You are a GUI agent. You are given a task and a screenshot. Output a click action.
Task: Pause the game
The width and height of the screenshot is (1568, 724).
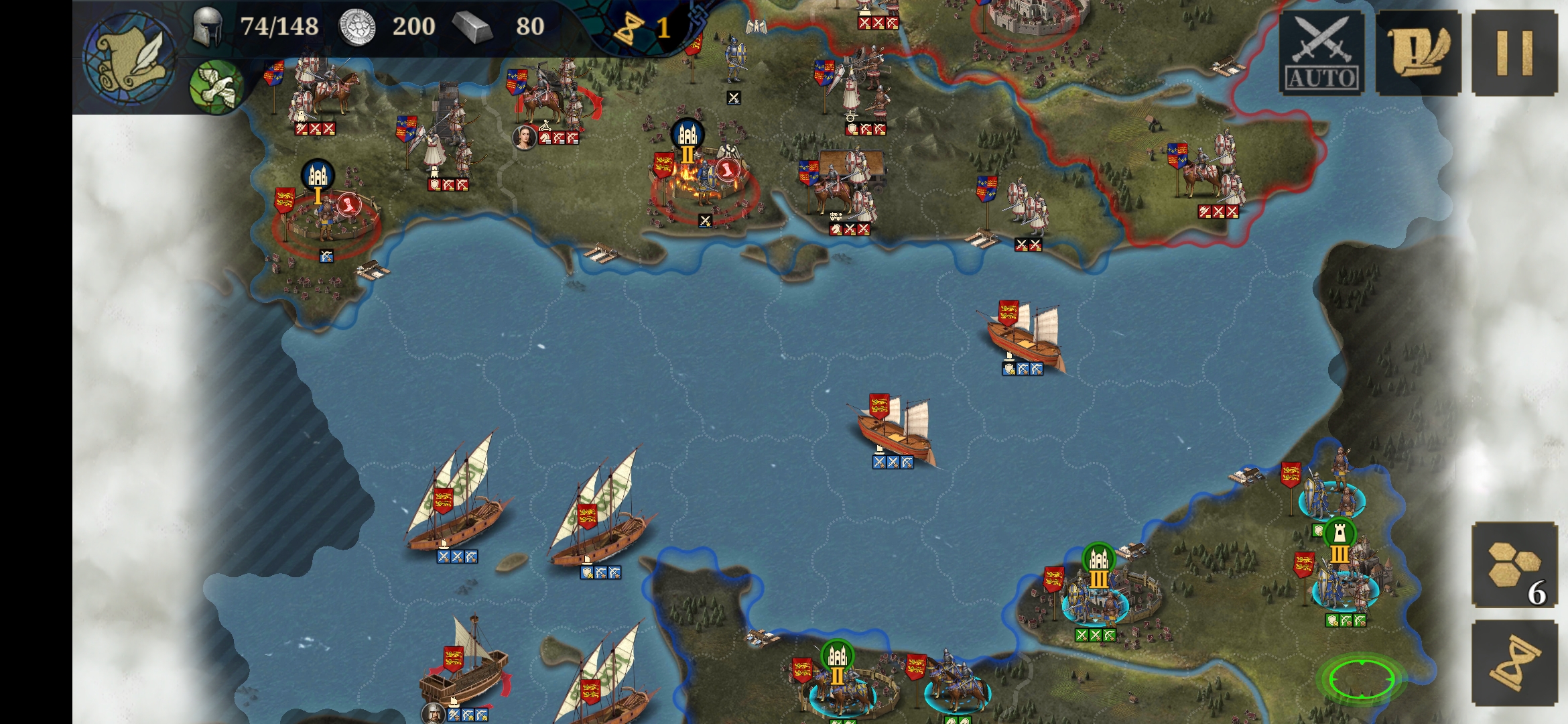(x=1514, y=54)
